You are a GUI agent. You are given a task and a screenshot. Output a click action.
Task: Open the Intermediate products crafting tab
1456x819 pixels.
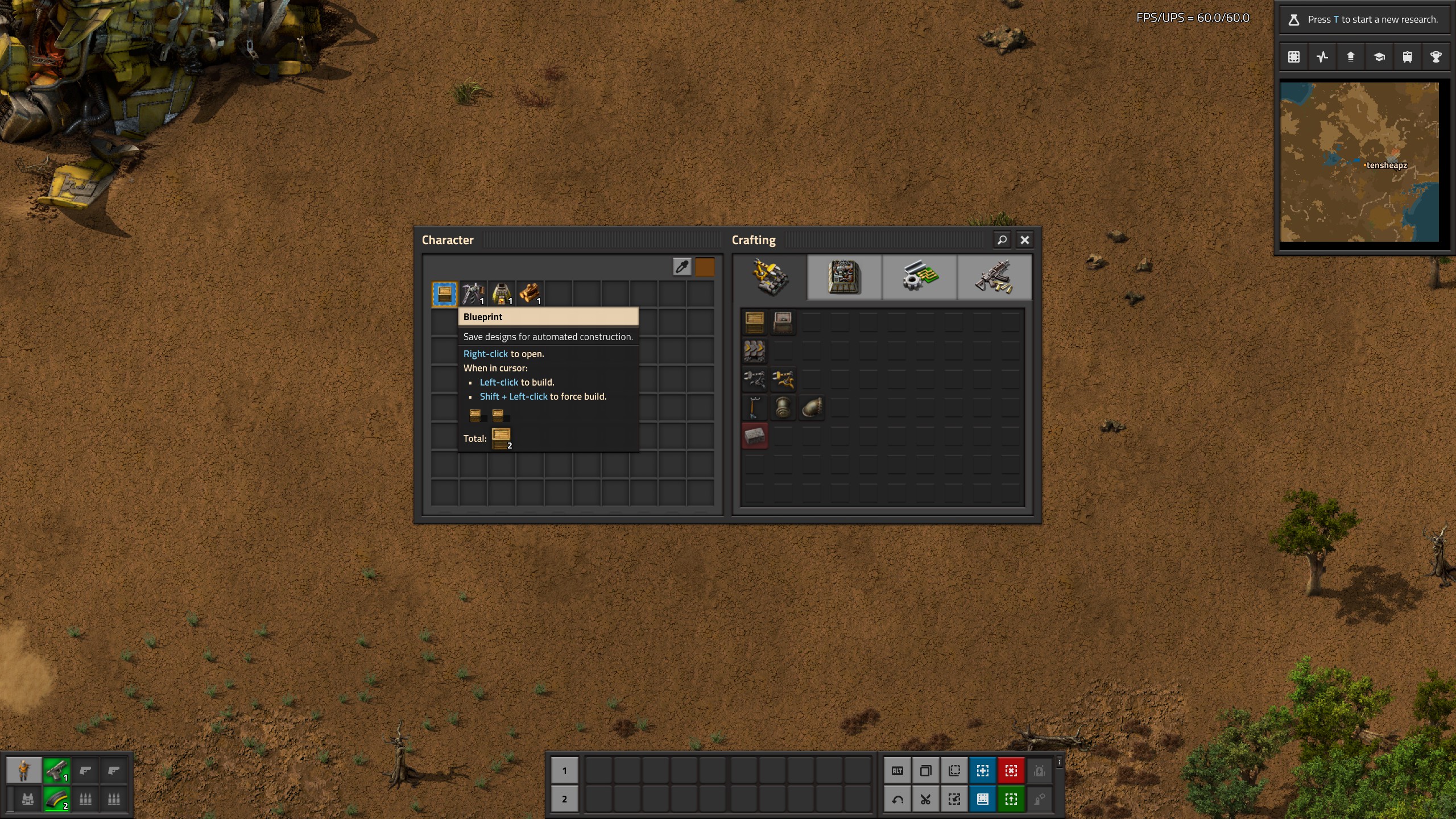[919, 277]
